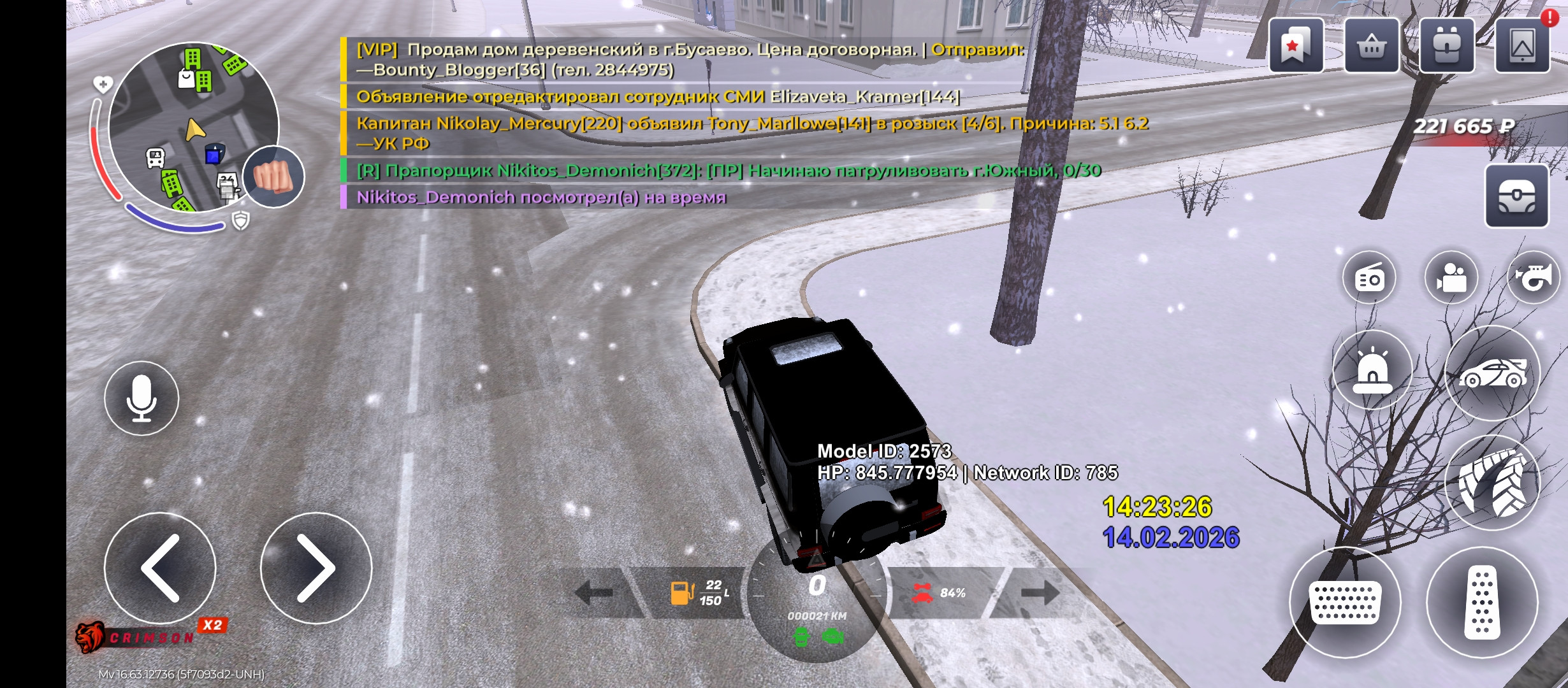
Task: Open the red star bookmark menu
Action: click(x=1296, y=46)
